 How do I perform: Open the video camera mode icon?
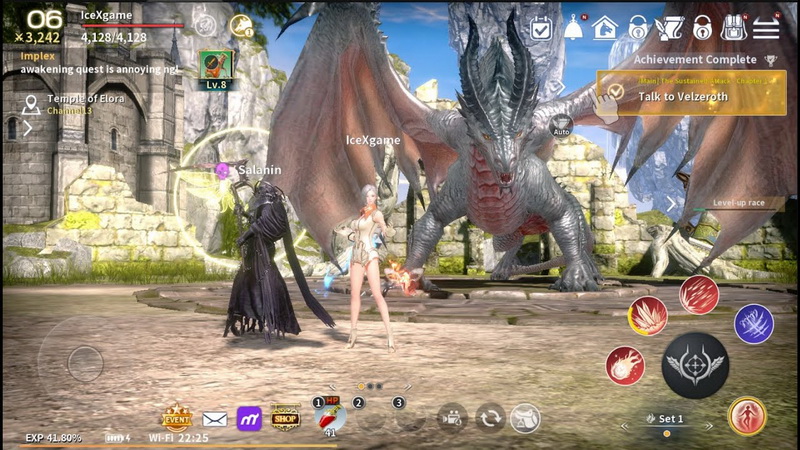click(453, 417)
